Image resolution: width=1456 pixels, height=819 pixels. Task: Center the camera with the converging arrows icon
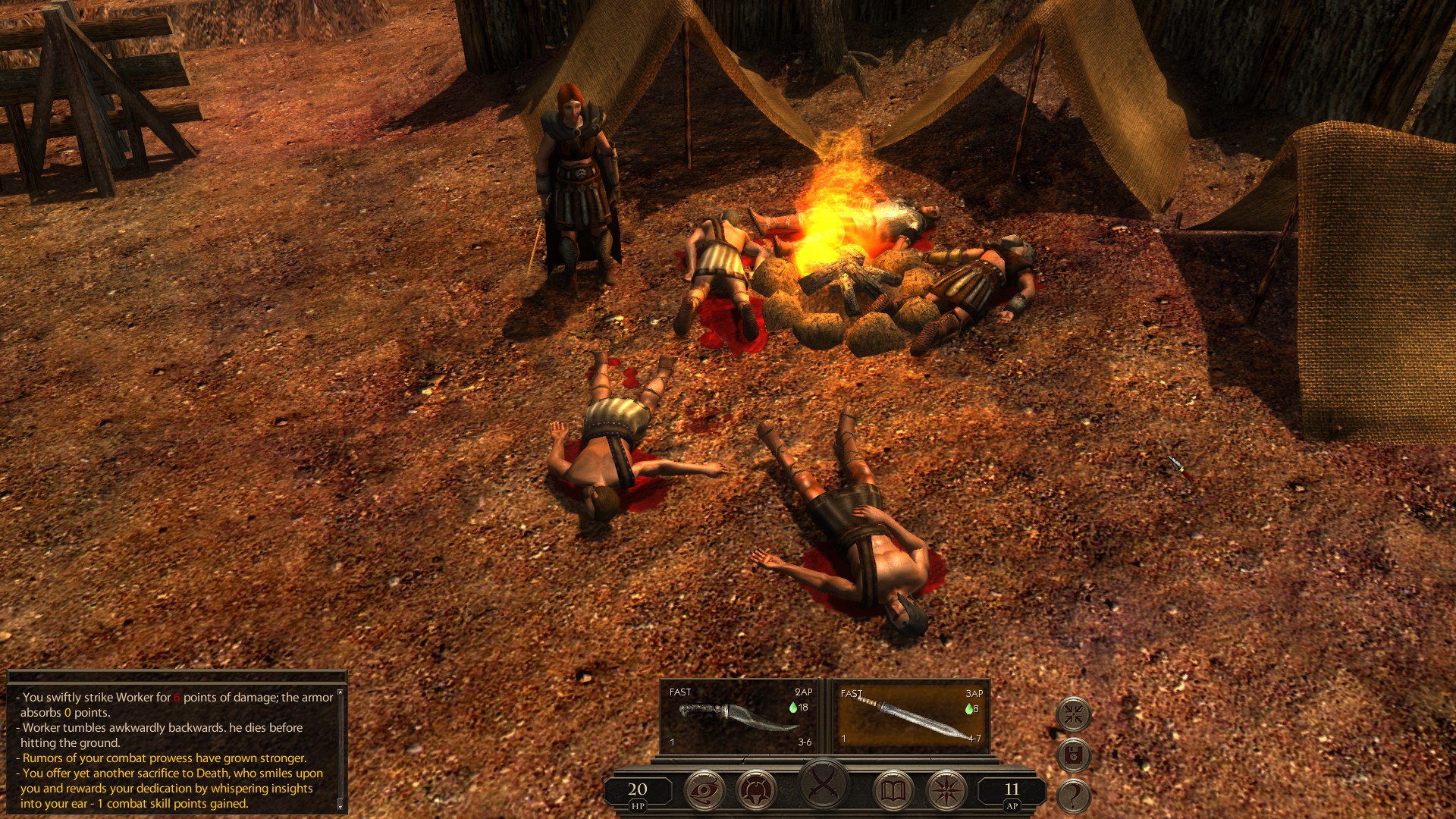point(1074,714)
